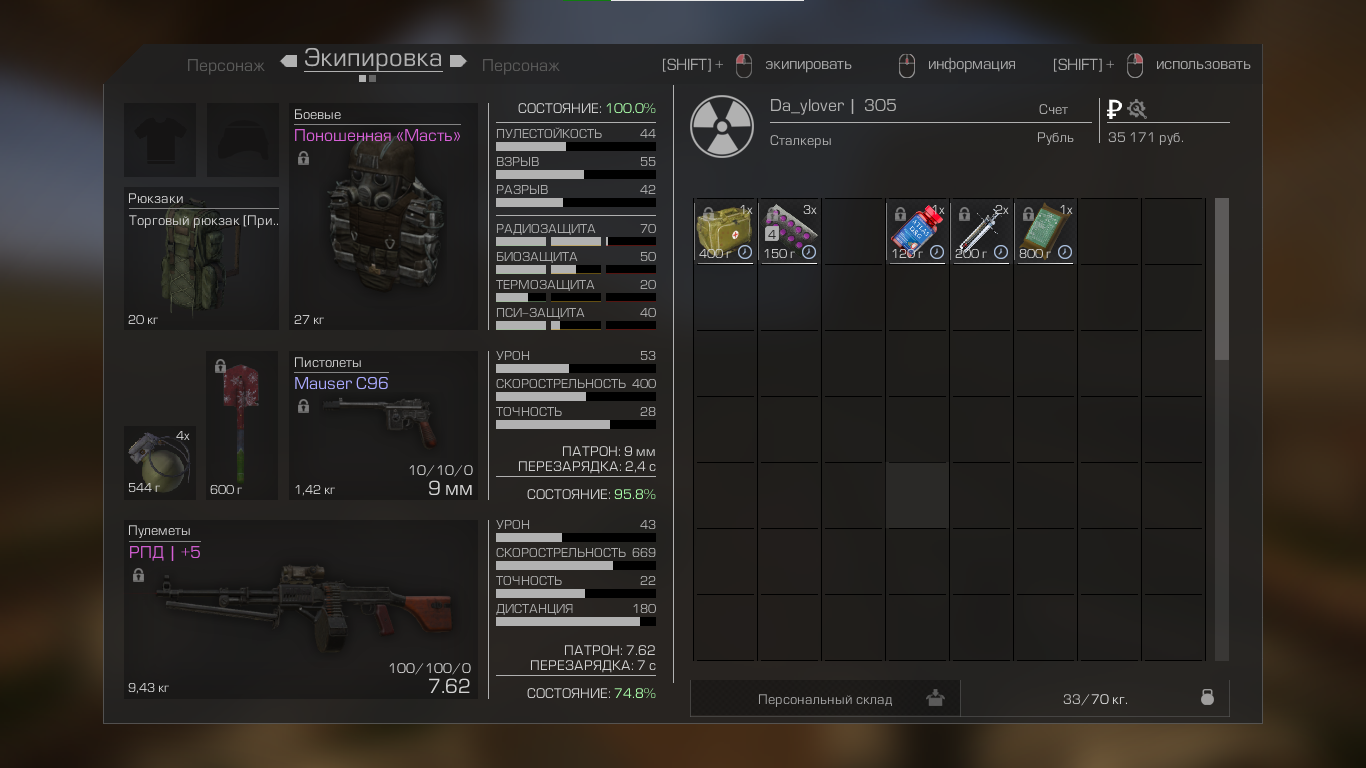Image resolution: width=1366 pixels, height=768 pixels.
Task: Switch to the left Персонаж tab
Action: (226, 66)
